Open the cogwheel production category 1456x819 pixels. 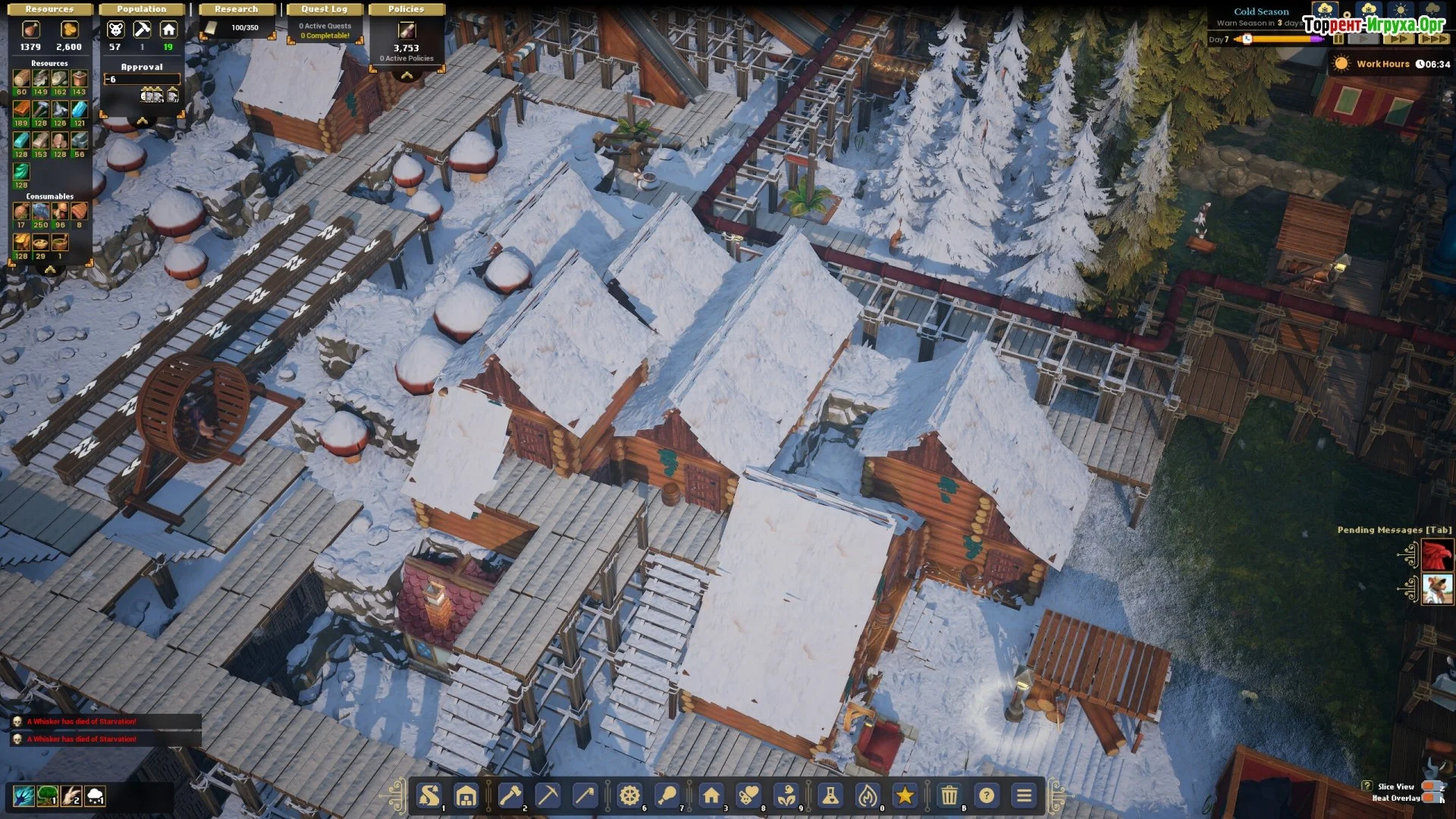629,795
